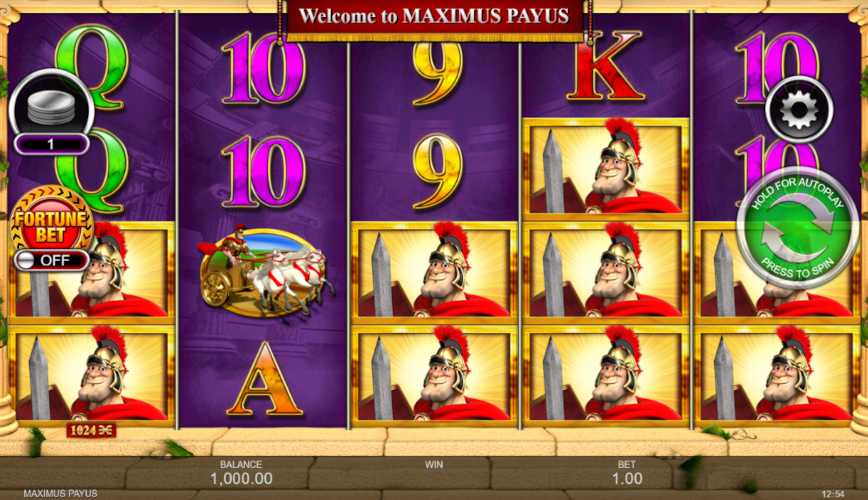
Task: Toggle the Fortune Bet switch on
Action: [52, 260]
